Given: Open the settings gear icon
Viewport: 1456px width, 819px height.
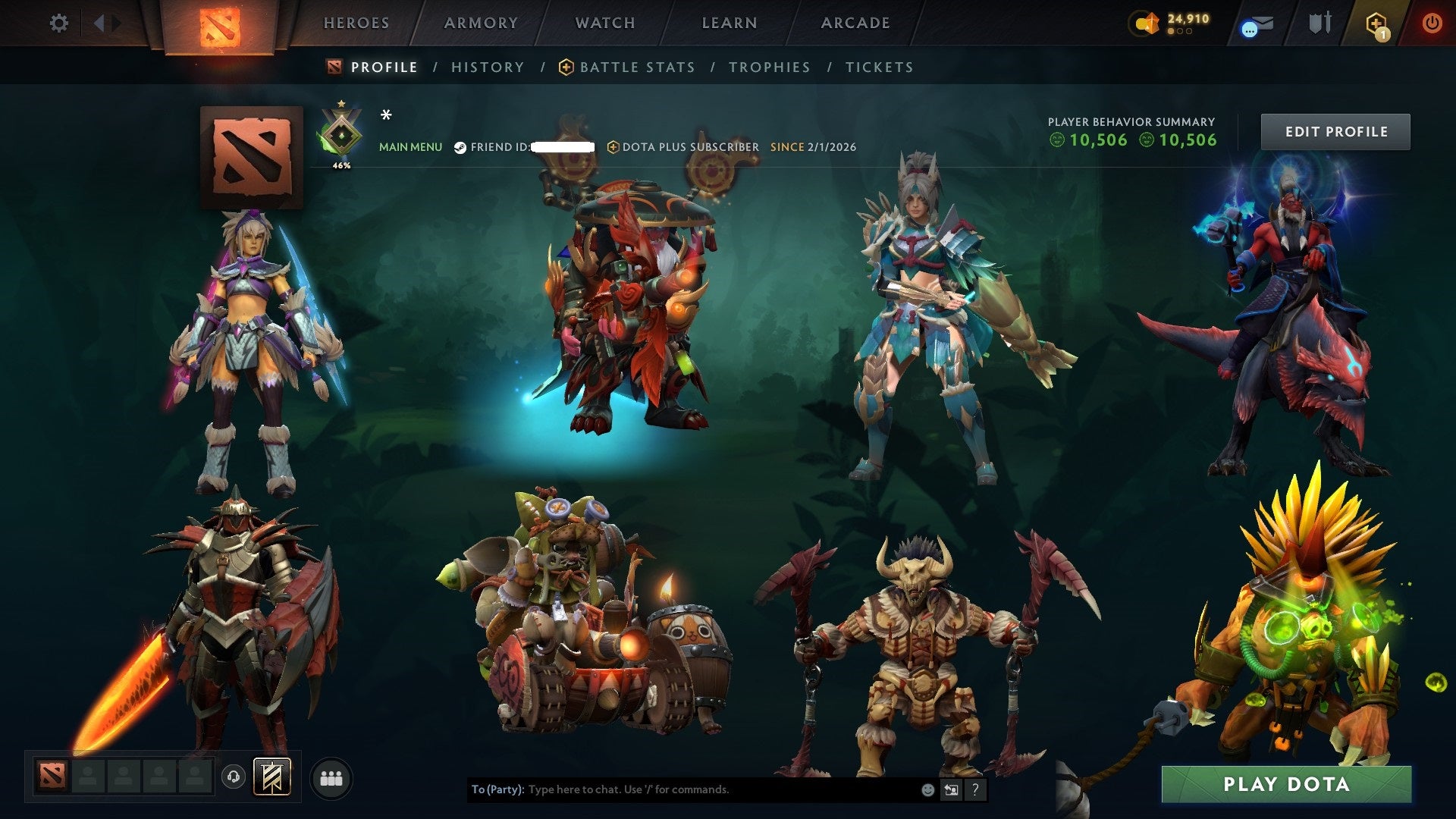Looking at the screenshot, I should click(58, 23).
